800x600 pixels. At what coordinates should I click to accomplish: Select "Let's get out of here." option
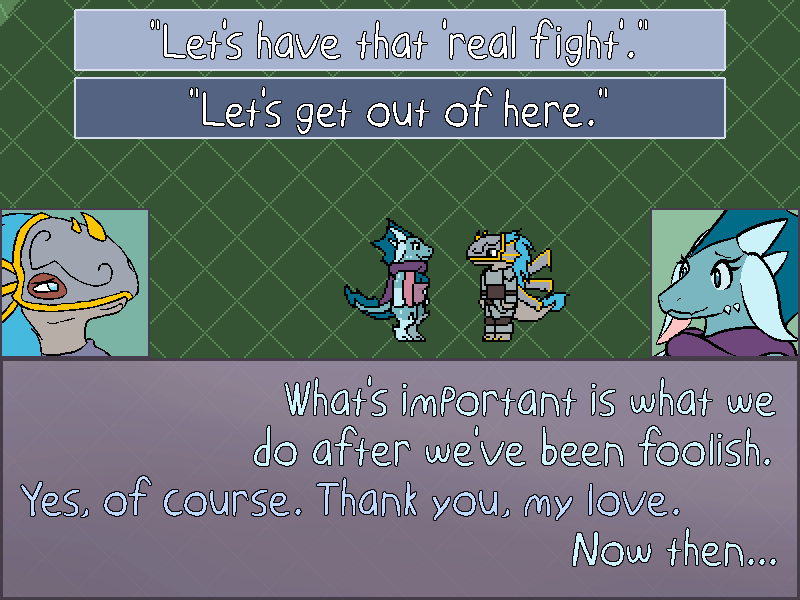tap(399, 108)
